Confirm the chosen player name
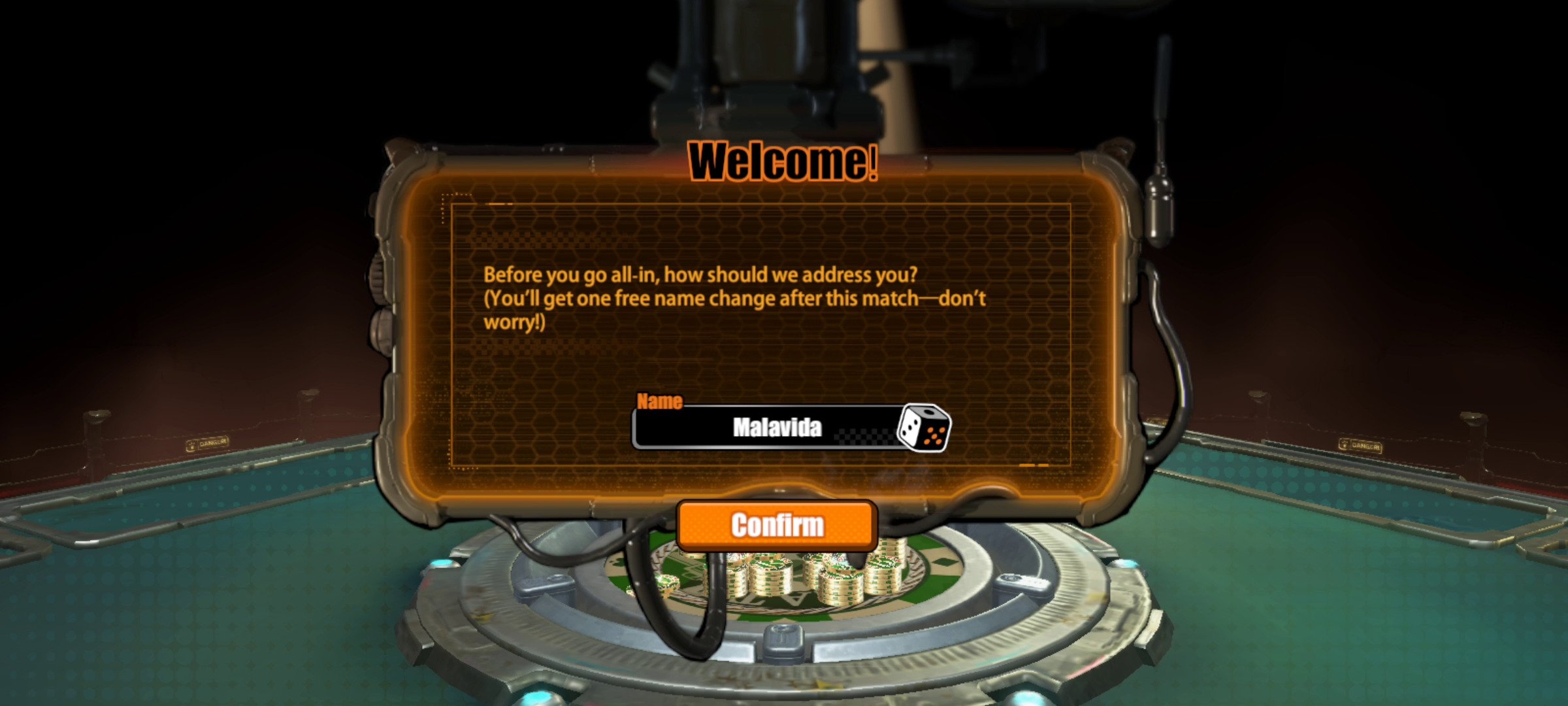This screenshot has height=706, width=1568. pyautogui.click(x=777, y=525)
